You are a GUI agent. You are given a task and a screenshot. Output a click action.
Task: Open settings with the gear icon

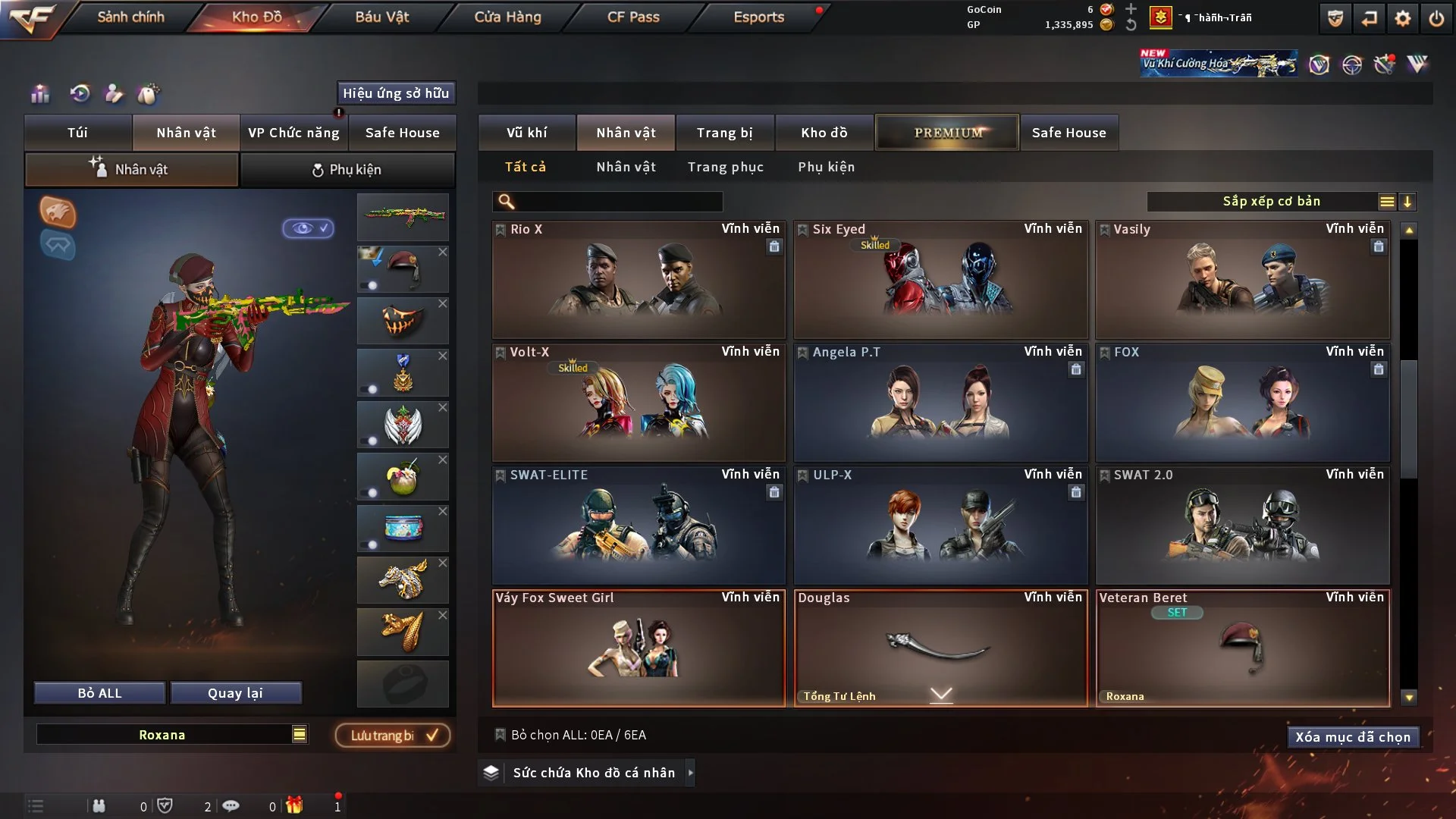tap(1403, 18)
